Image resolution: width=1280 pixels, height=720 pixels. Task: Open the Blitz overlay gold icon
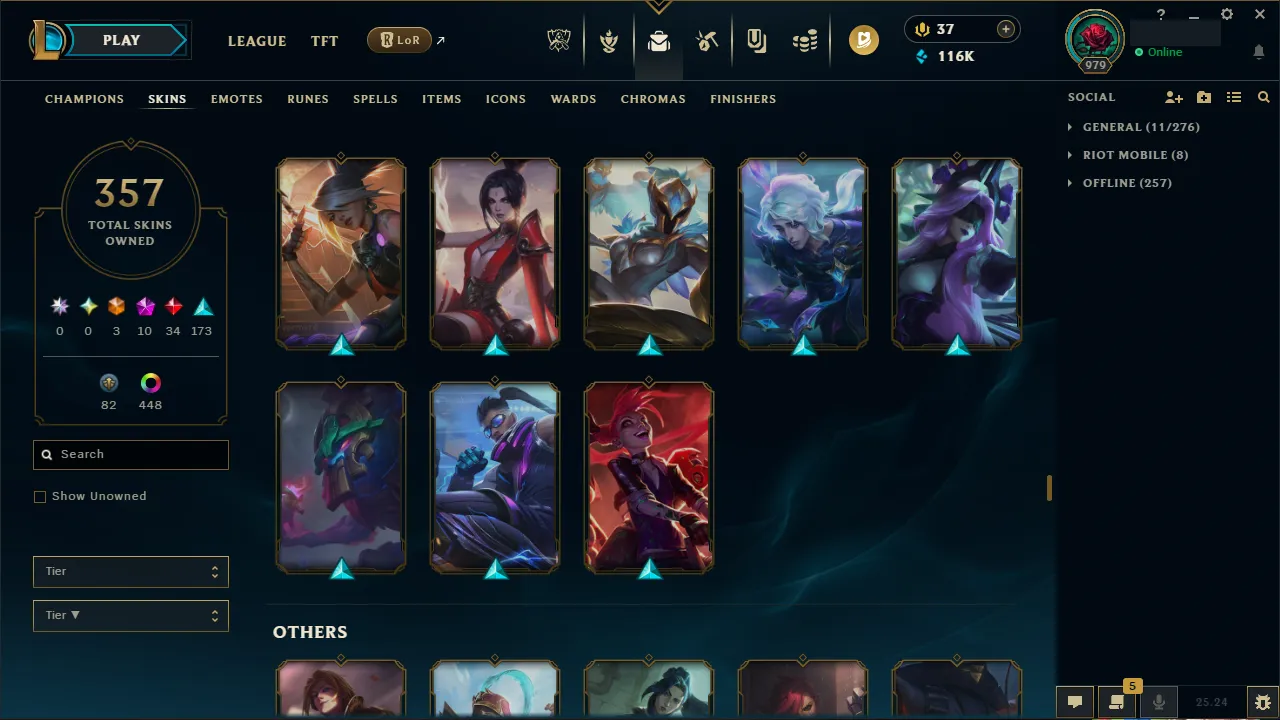(x=864, y=40)
